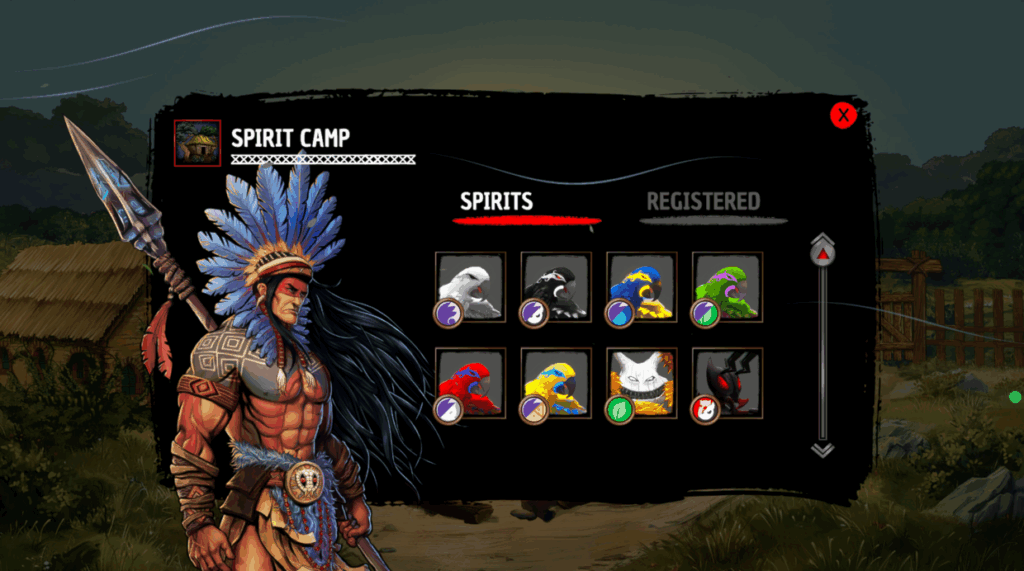Open the Registered tab
This screenshot has height=571, width=1024.
click(x=703, y=202)
